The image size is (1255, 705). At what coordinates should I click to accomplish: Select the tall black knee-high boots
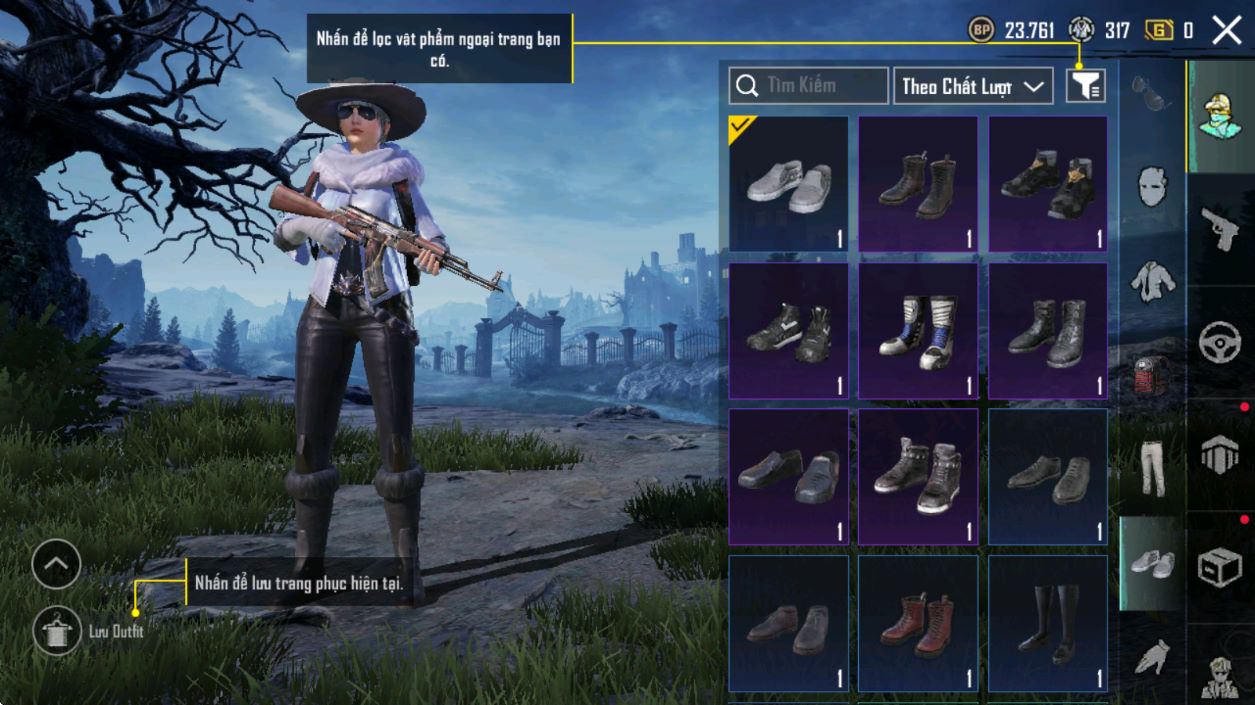coord(1047,624)
